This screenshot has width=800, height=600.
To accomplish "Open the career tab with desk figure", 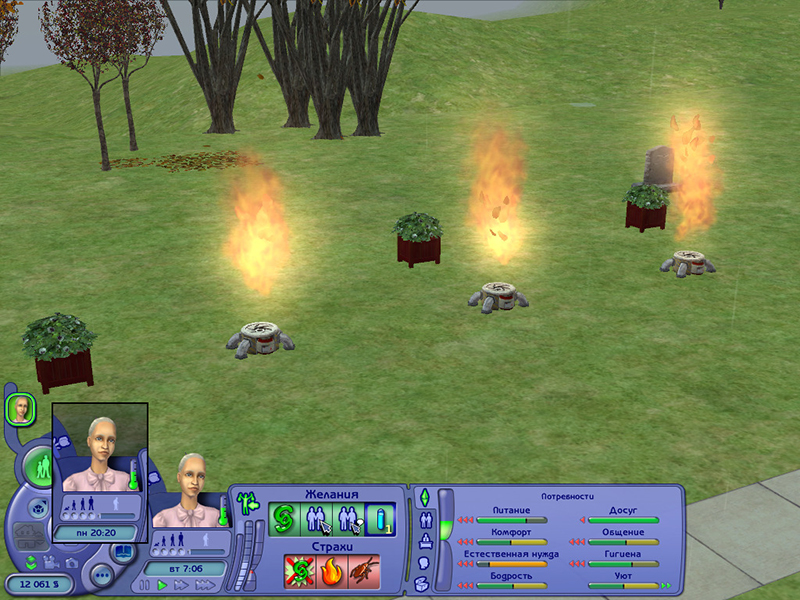I will tap(424, 542).
